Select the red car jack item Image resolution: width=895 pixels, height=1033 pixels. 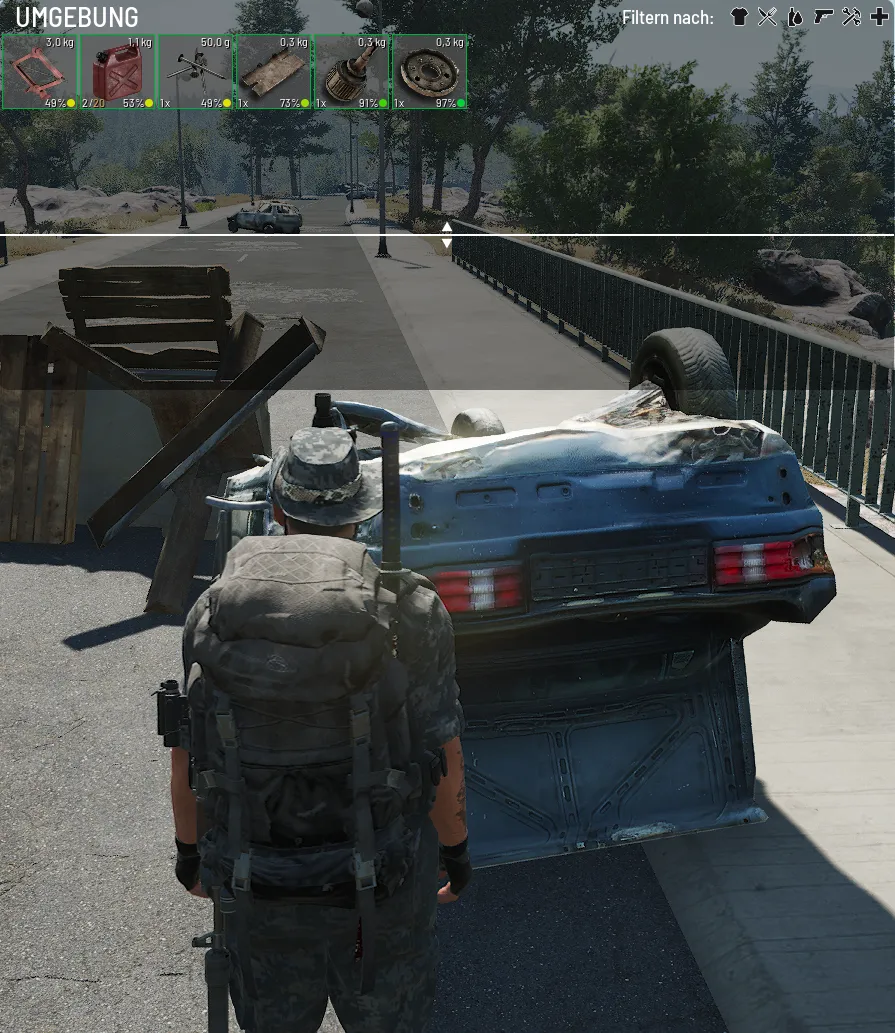coord(40,72)
